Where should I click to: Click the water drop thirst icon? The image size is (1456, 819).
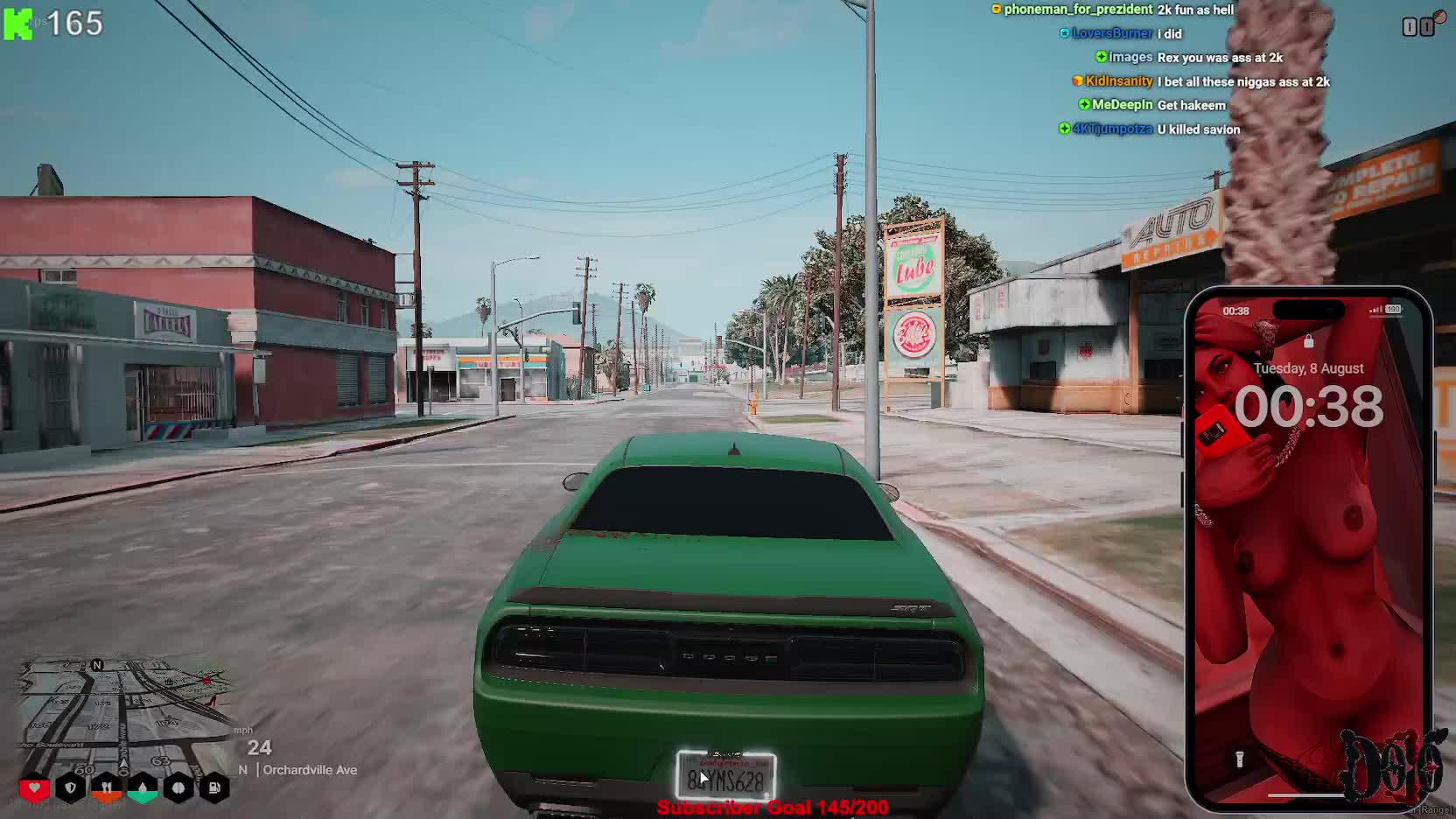point(143,788)
